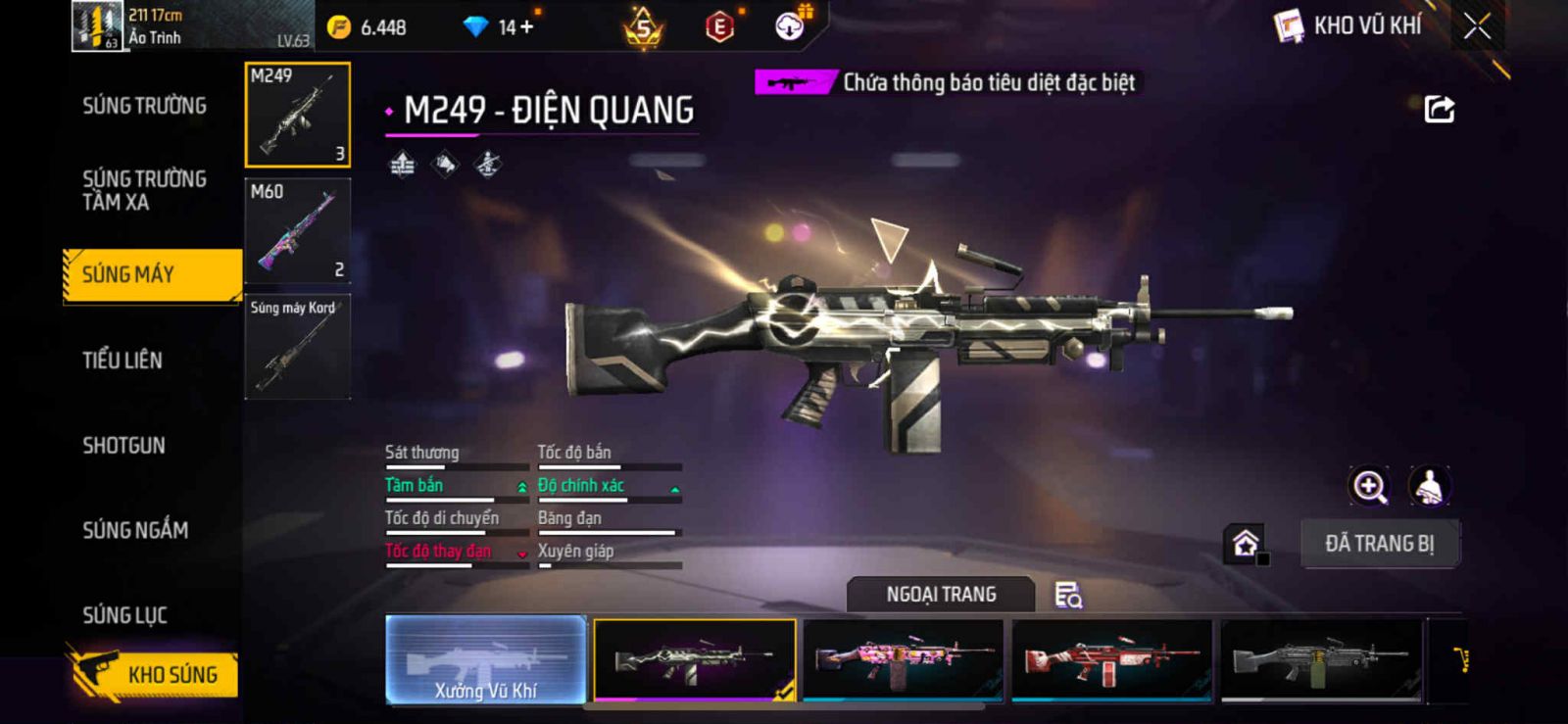Show the Súng Ngắm category
The height and width of the screenshot is (724, 1568).
135,530
